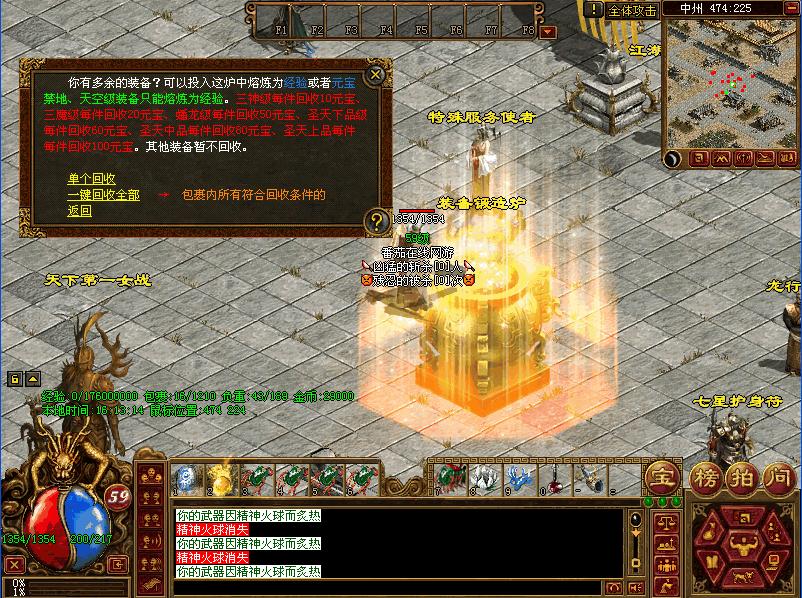Choose the 单个回收 option
The width and height of the screenshot is (802, 598).
click(86, 179)
